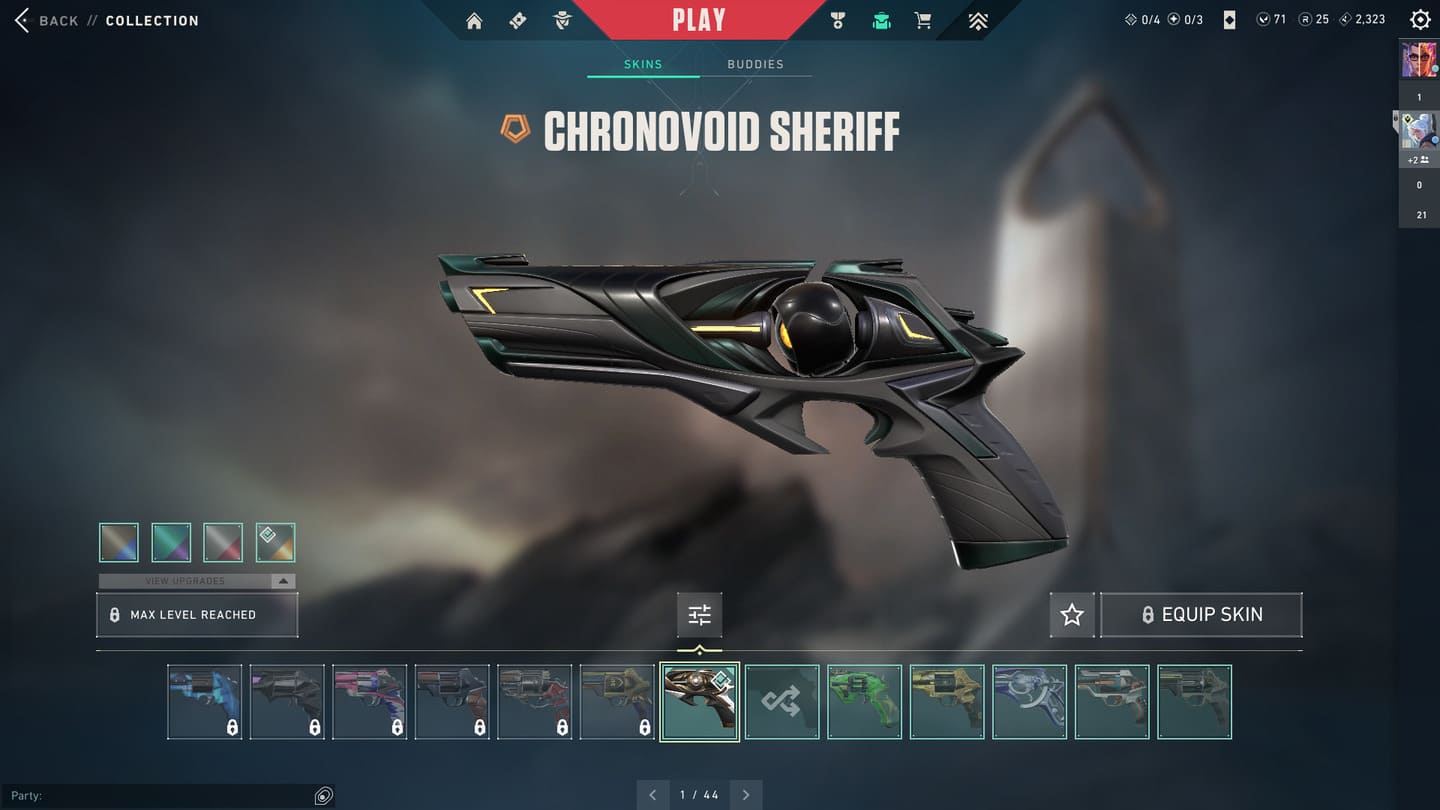Open the home screen icon
This screenshot has width=1440, height=810.
pyautogui.click(x=474, y=21)
